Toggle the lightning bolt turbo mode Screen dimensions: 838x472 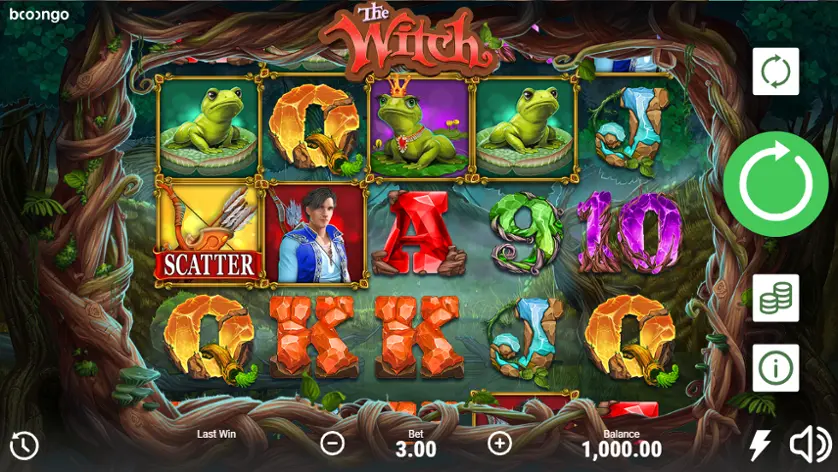762,445
